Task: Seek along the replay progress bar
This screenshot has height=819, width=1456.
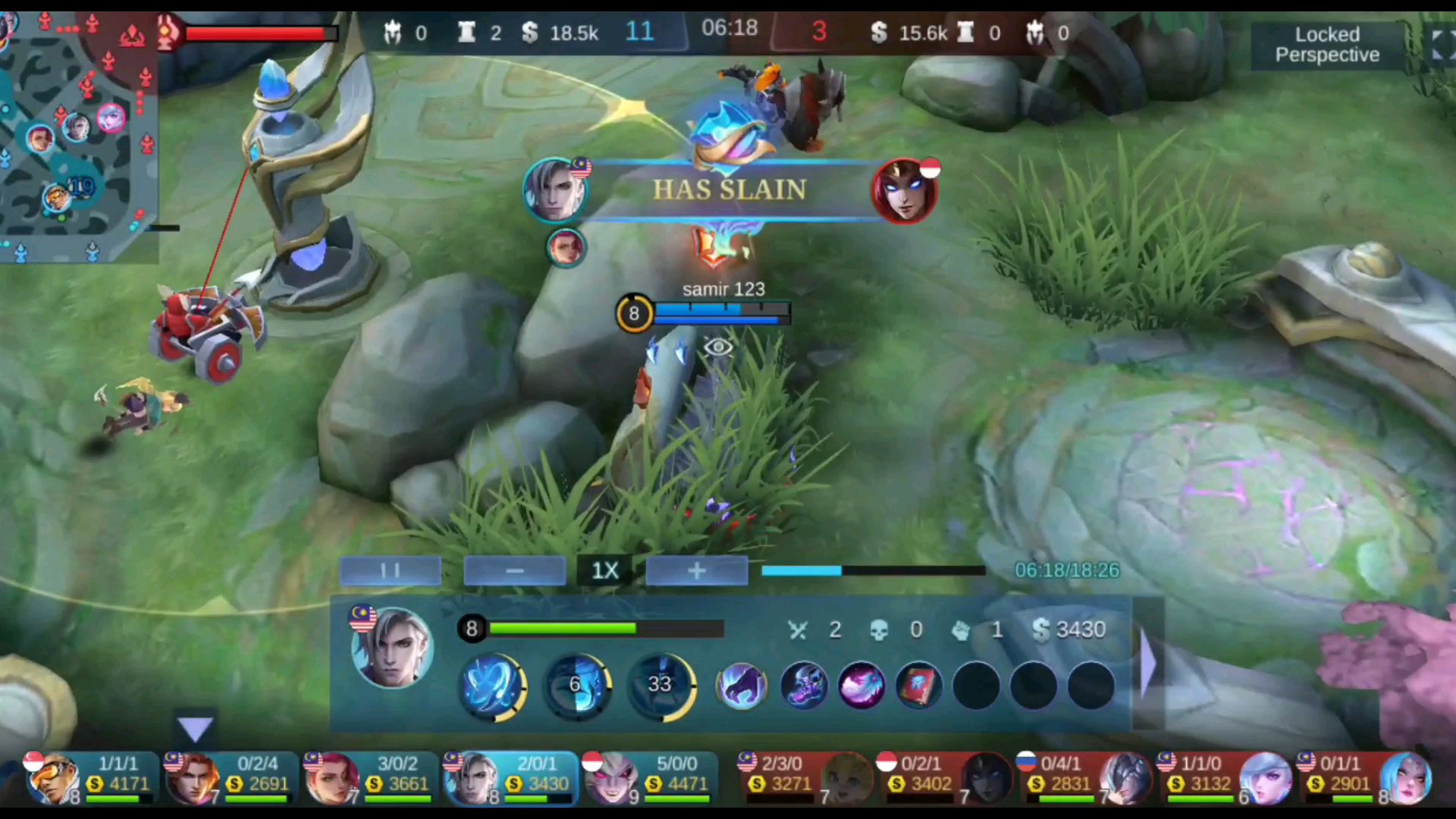Action: (x=872, y=570)
